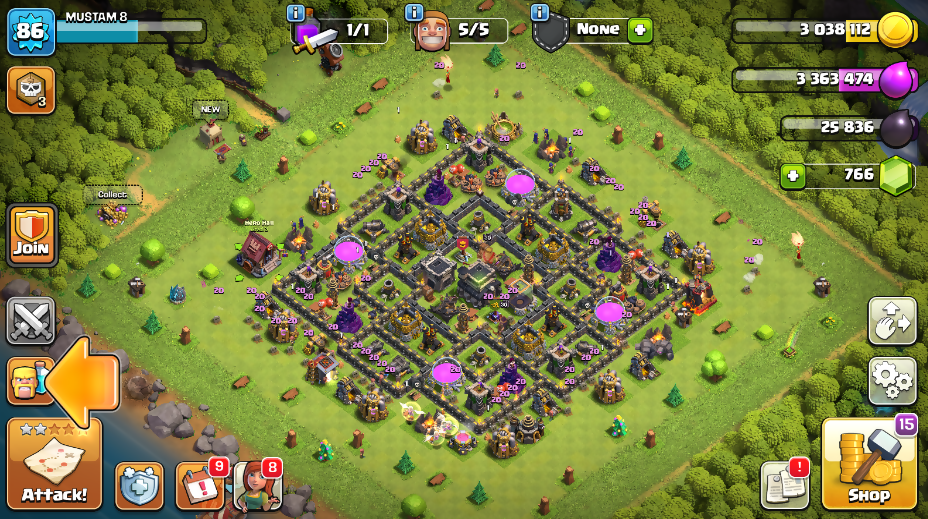Select the red-haired villager icon with 8 badge
This screenshot has width=928, height=519.
pos(257,486)
